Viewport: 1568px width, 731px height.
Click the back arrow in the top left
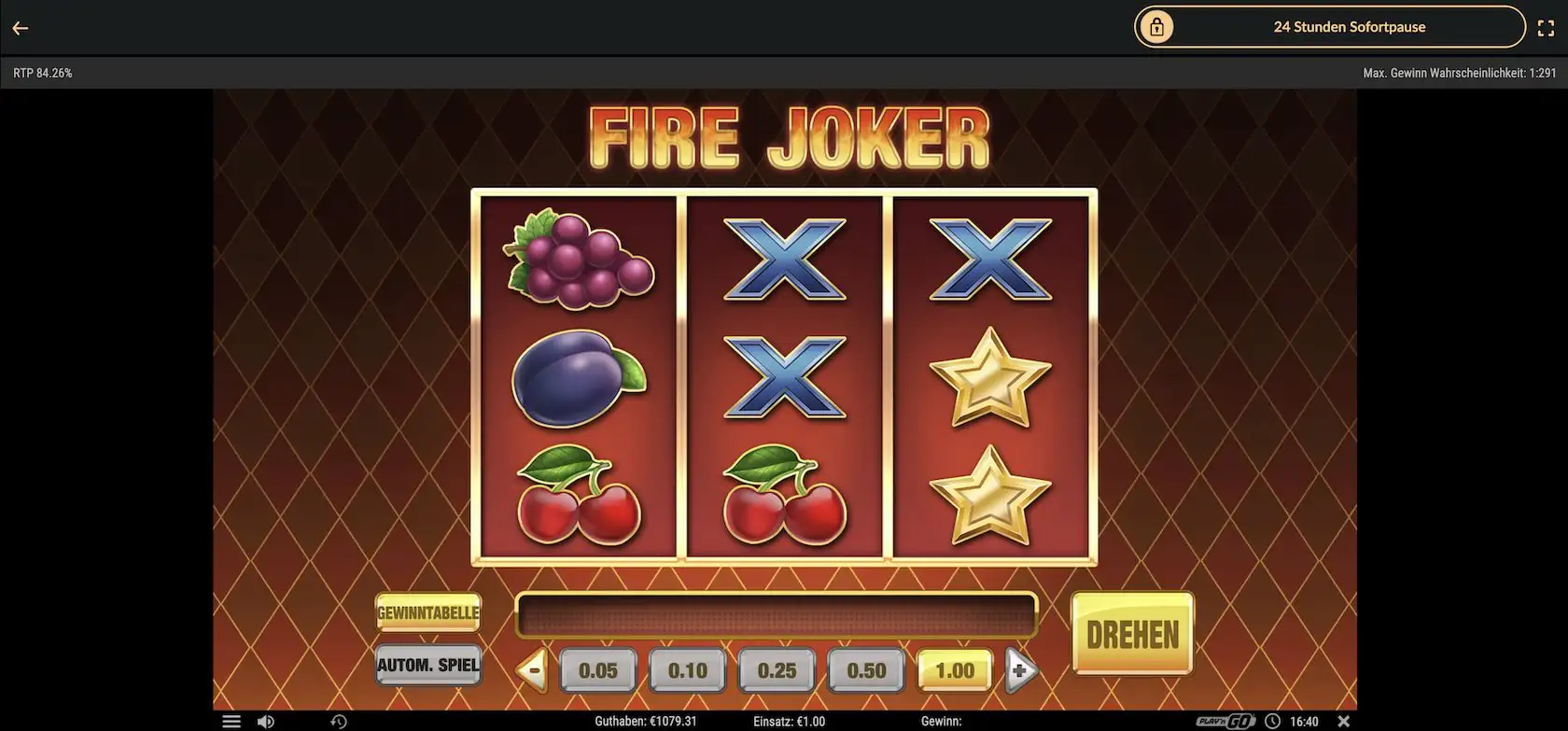click(x=21, y=27)
